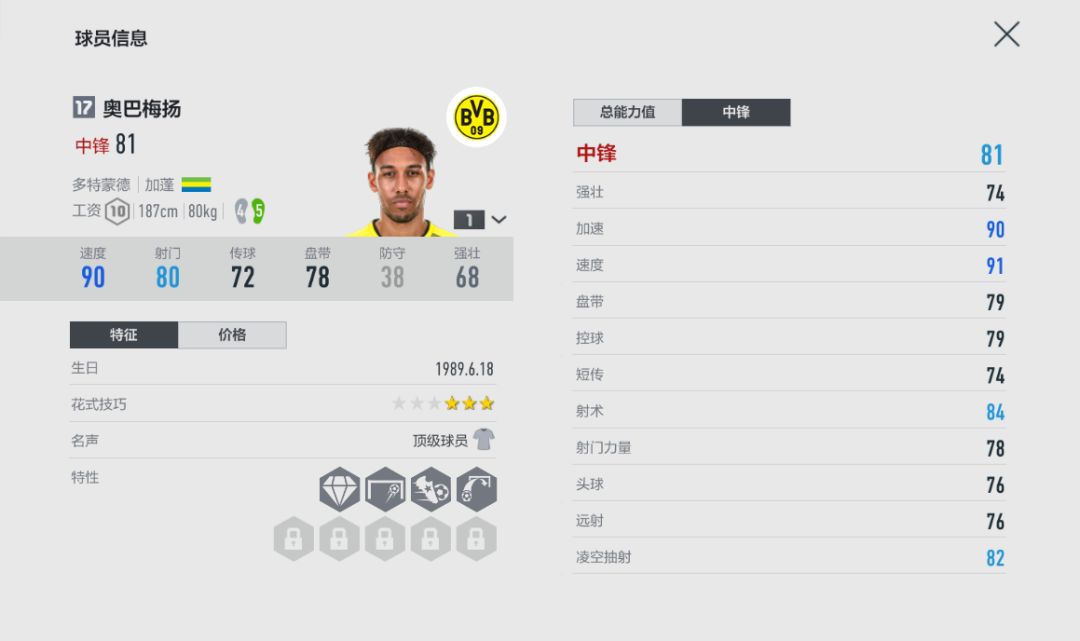Viewport: 1080px width, 641px height.
Task: Switch to the 总能力值 tab
Action: 627,112
